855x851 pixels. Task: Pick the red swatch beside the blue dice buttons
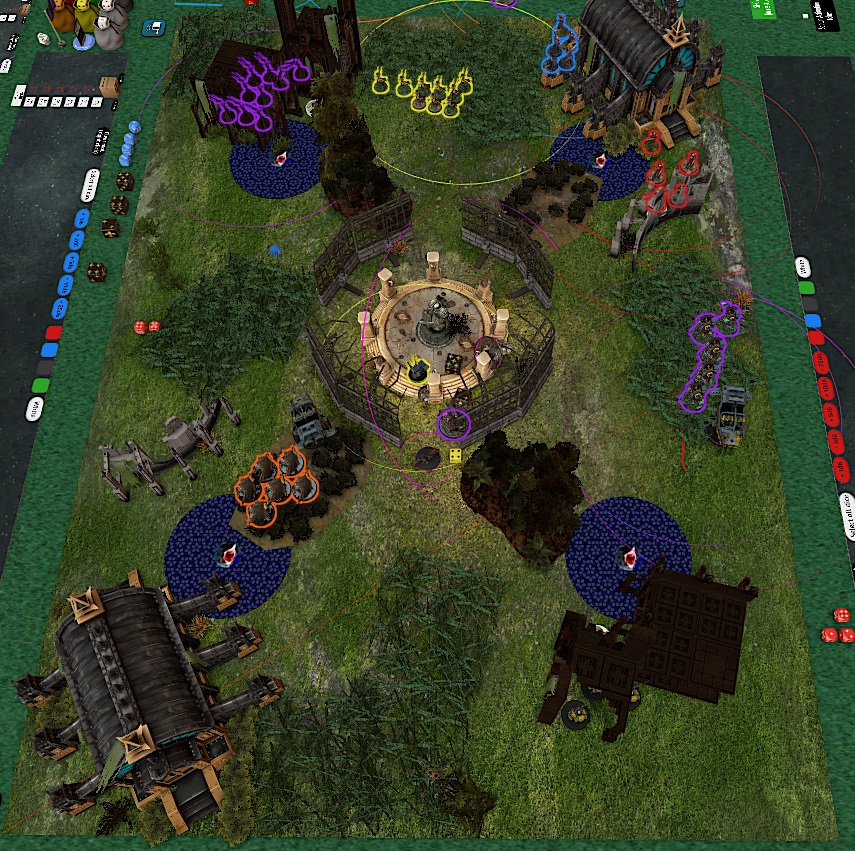pos(55,333)
